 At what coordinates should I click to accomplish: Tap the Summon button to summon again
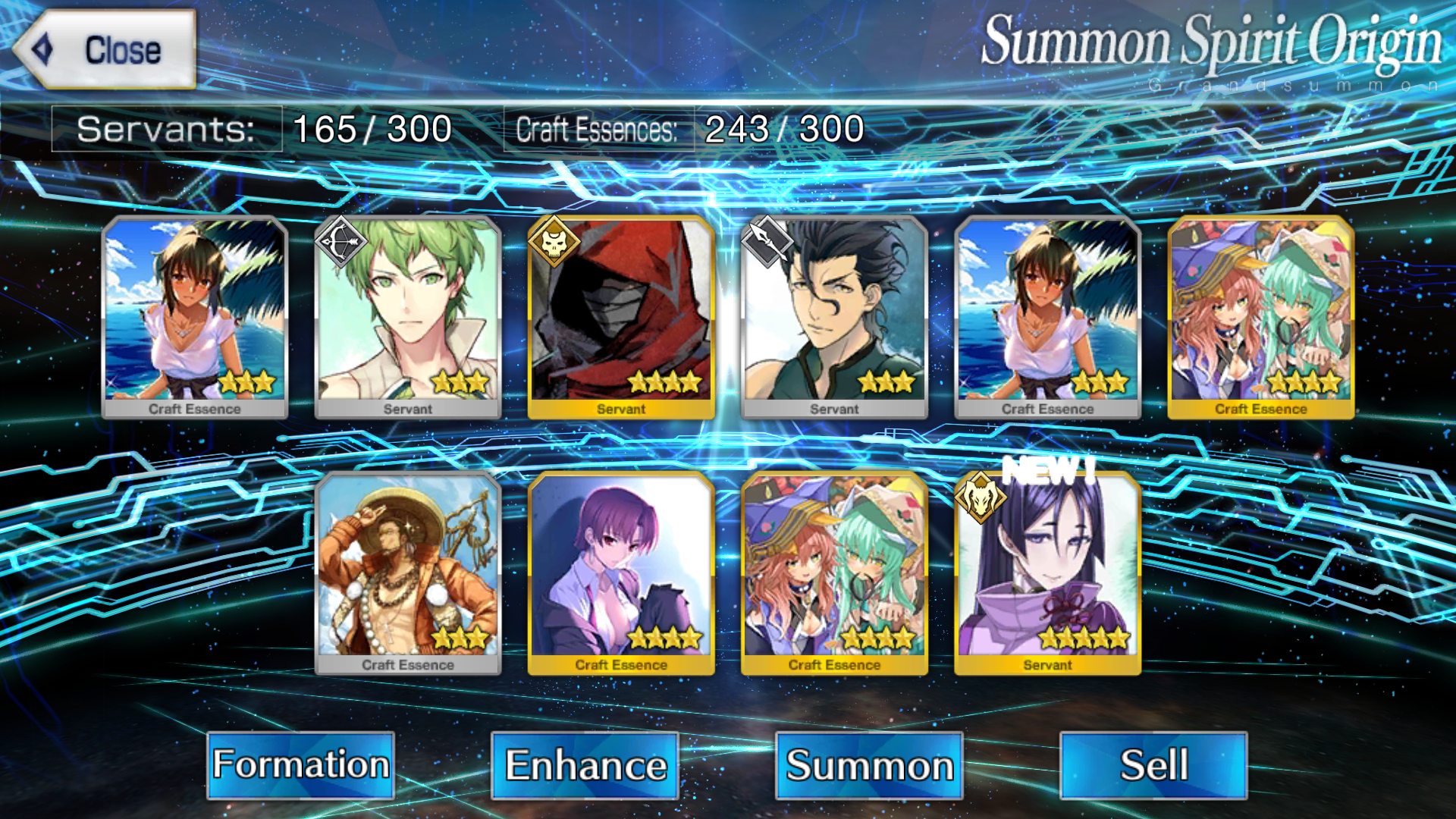click(869, 764)
